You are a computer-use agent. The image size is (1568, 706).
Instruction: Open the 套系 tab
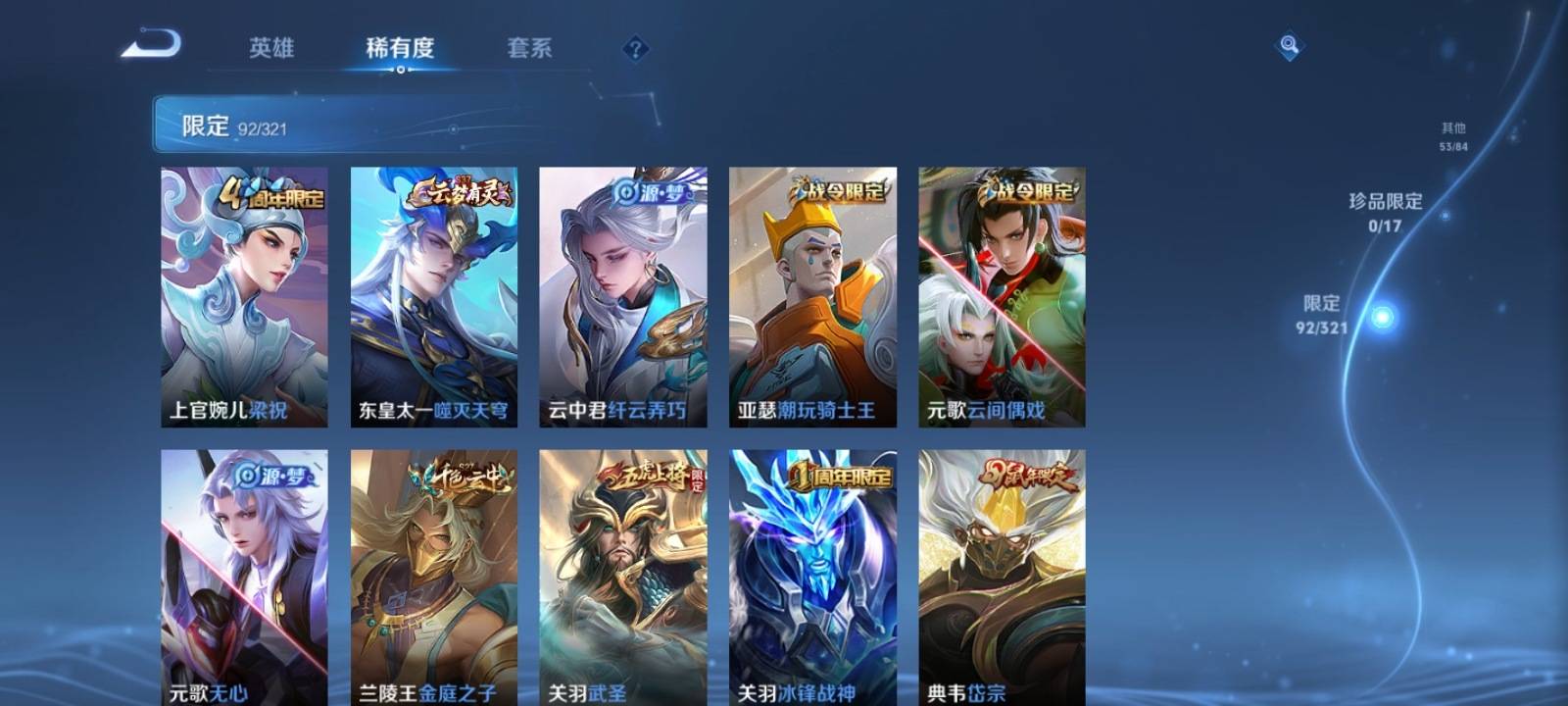pos(529,48)
